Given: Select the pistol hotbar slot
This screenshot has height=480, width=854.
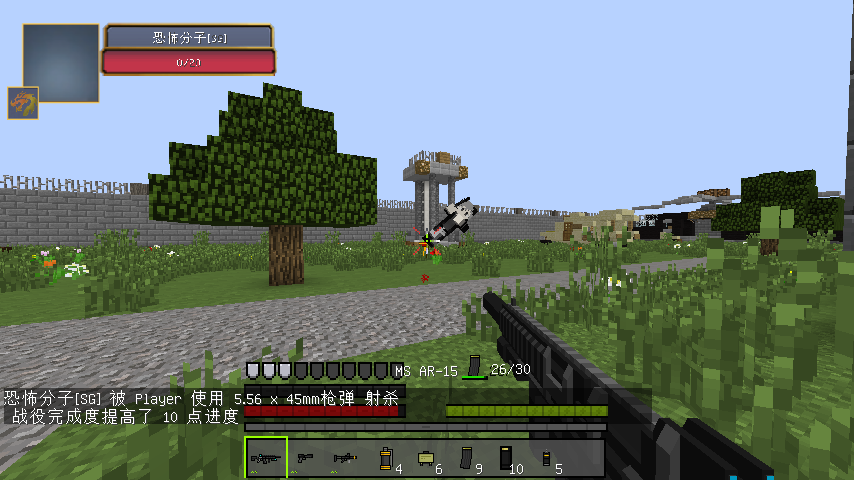Looking at the screenshot, I should 305,457.
